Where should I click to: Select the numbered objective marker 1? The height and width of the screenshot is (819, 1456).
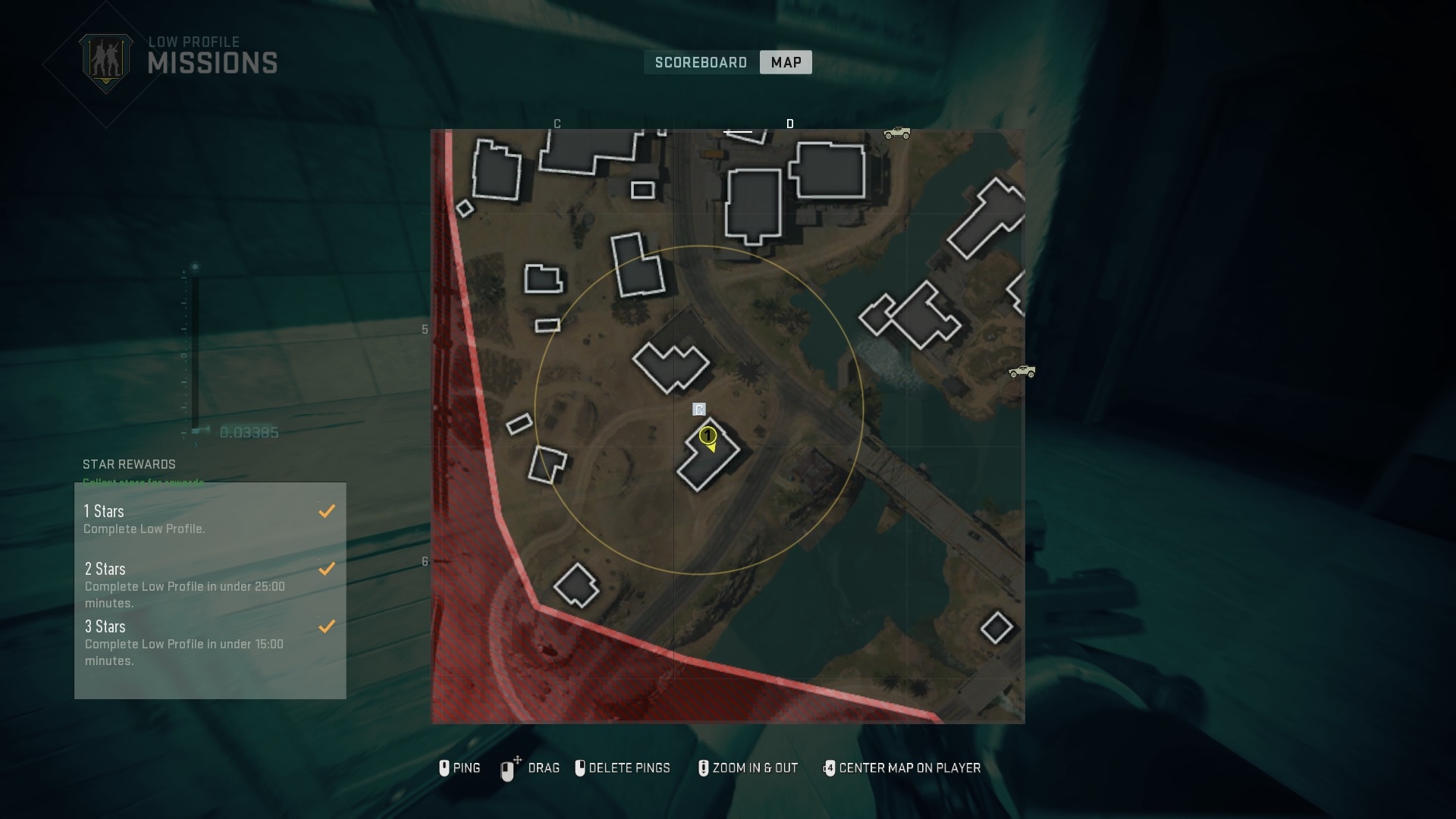[x=708, y=436]
